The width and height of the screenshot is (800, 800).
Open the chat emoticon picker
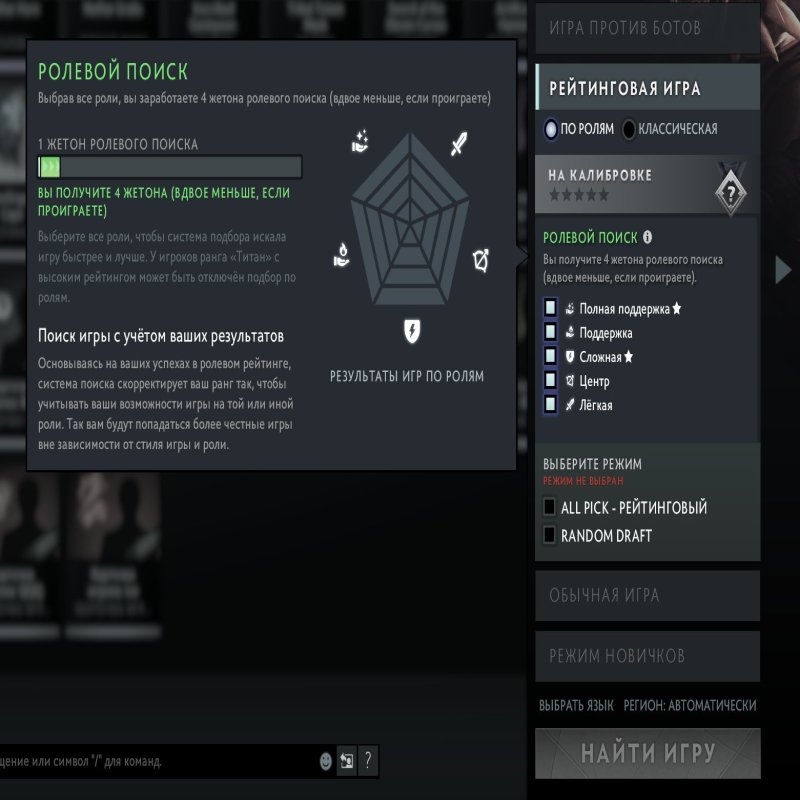(x=326, y=761)
